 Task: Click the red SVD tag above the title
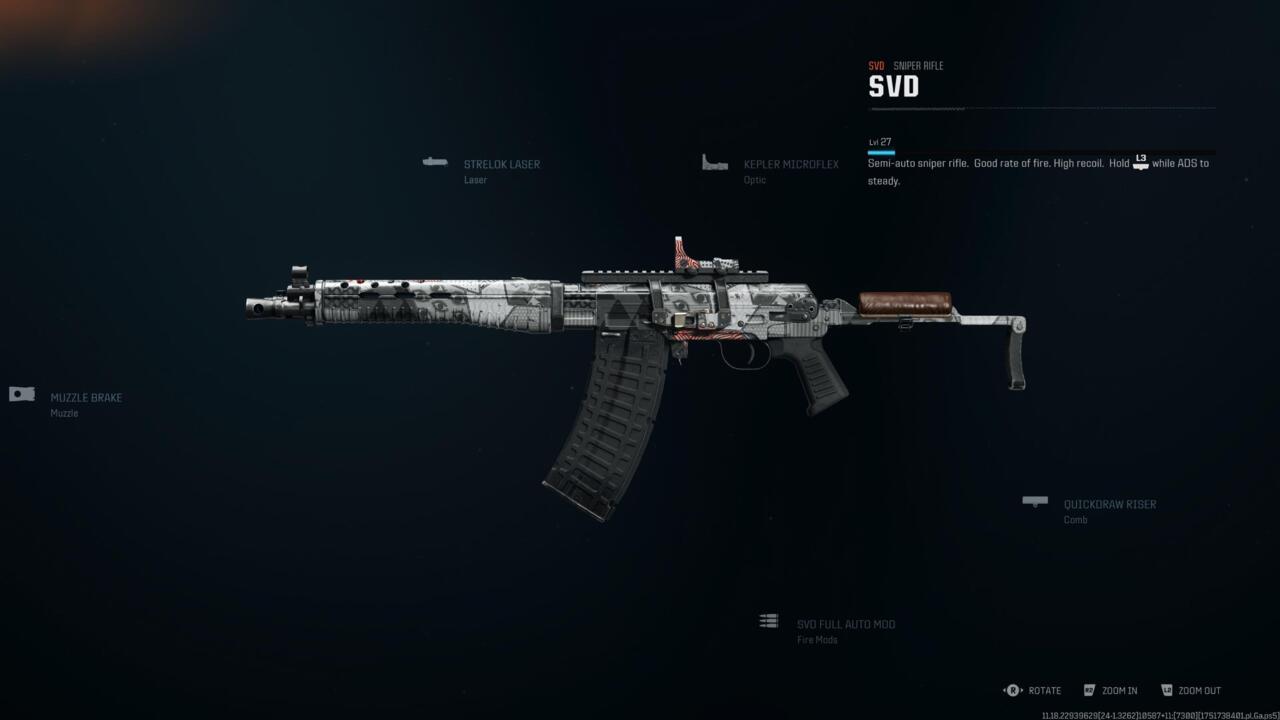point(876,65)
